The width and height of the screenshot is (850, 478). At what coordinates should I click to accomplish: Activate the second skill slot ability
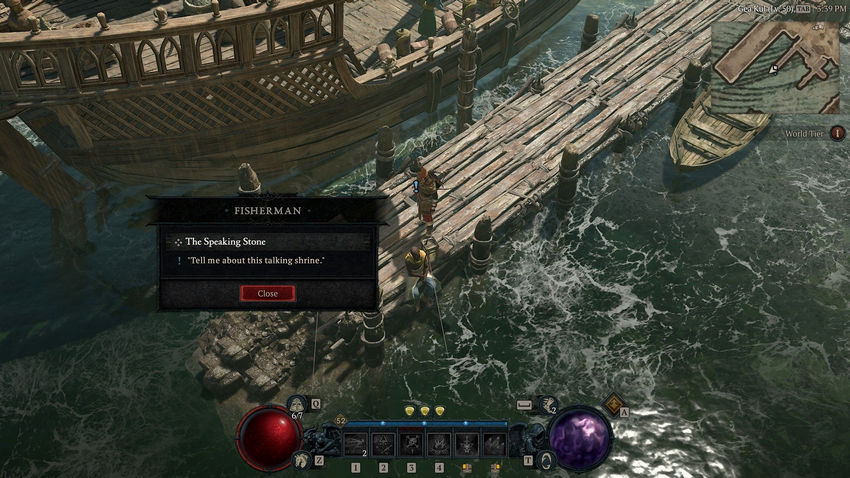point(383,444)
